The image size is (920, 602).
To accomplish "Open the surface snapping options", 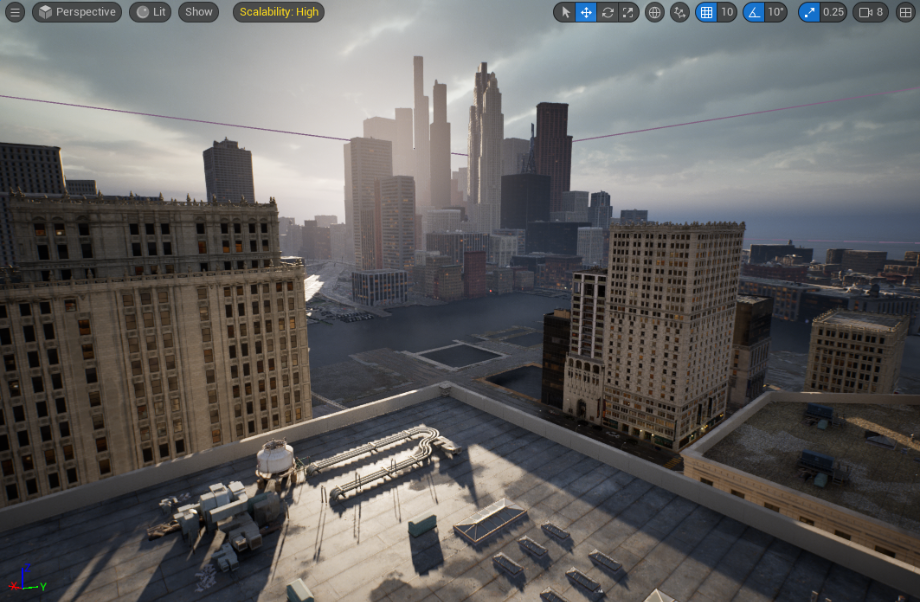I will 680,12.
